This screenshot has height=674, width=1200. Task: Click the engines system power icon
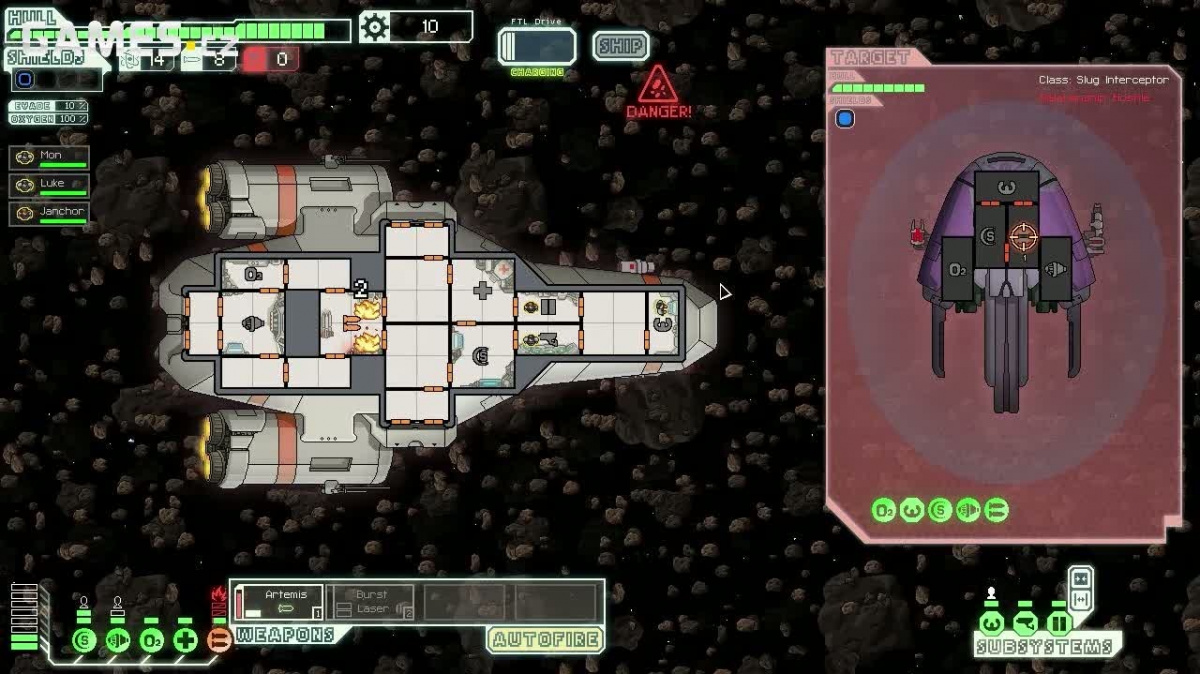(x=118, y=640)
